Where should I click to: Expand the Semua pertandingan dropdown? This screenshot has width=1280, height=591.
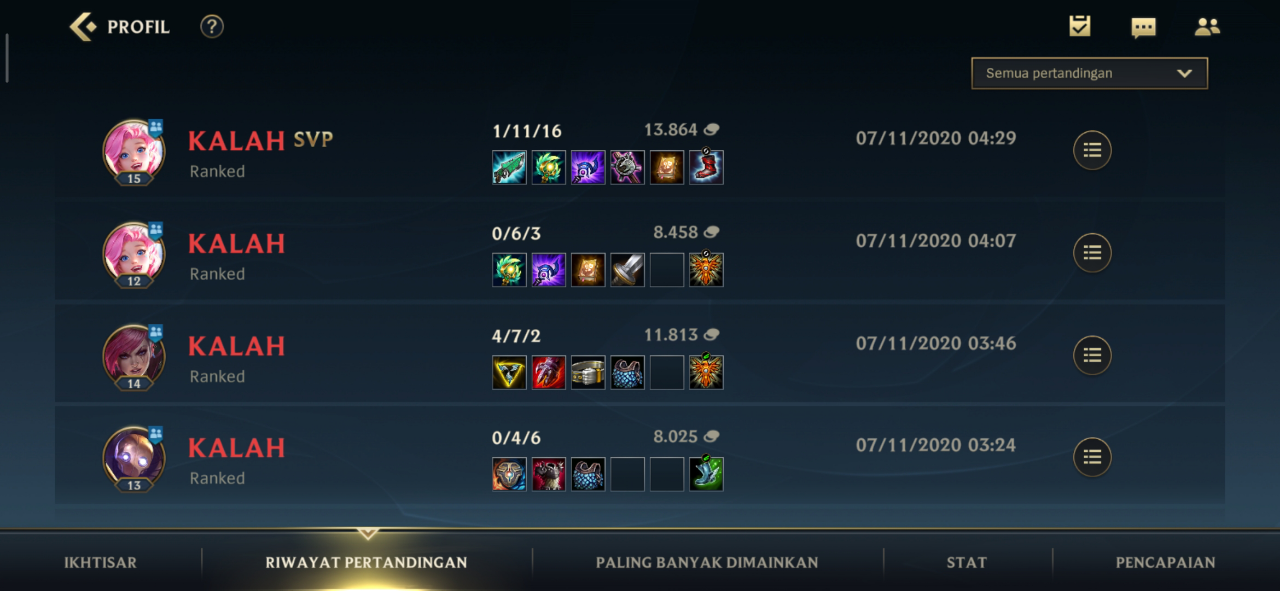[x=1089, y=73]
